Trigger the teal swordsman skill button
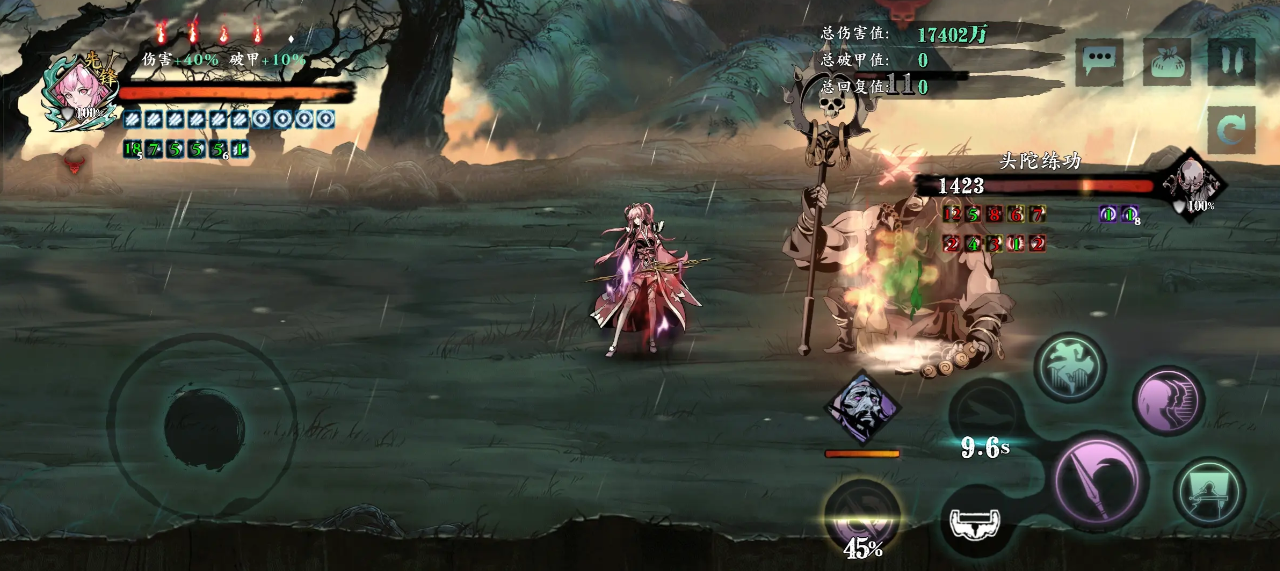Viewport: 1280px width, 571px height. [x=1209, y=491]
